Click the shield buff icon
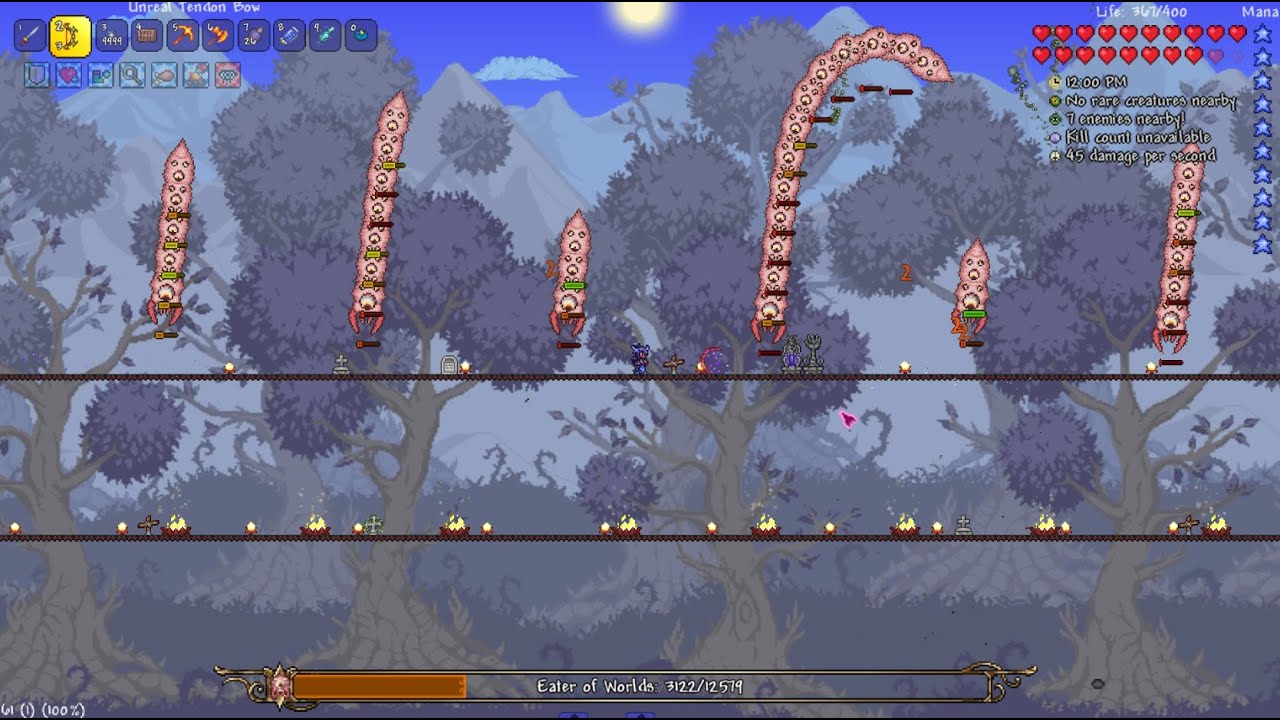Image resolution: width=1280 pixels, height=720 pixels. click(x=37, y=75)
